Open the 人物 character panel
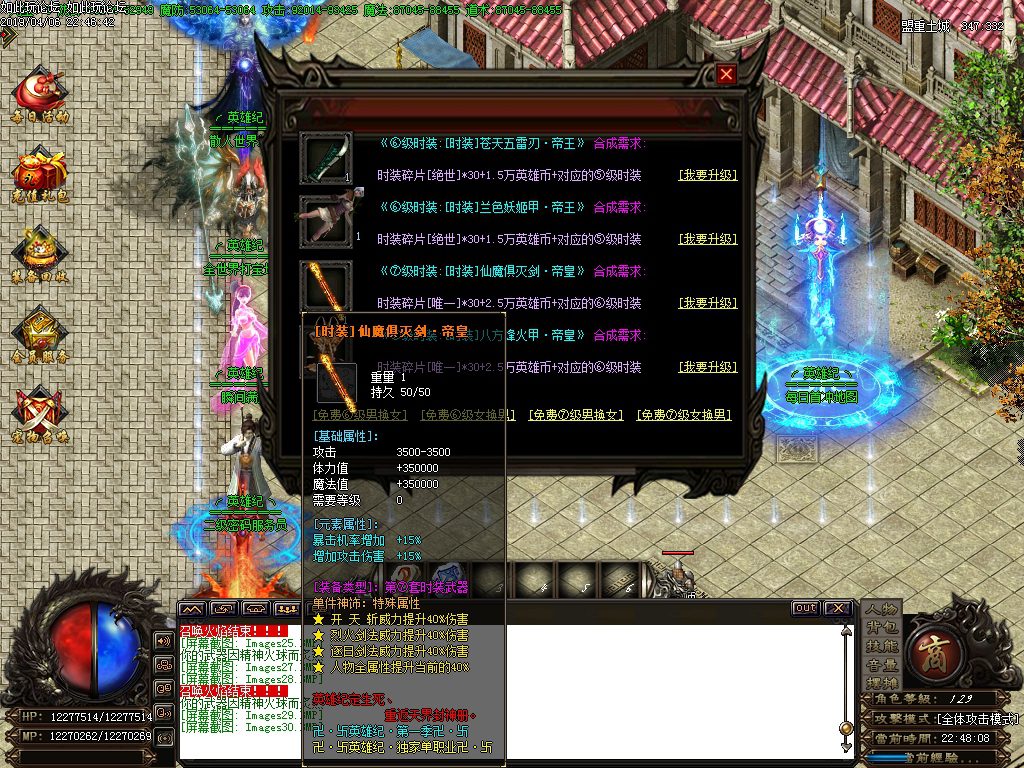The image size is (1024, 768). (881, 609)
